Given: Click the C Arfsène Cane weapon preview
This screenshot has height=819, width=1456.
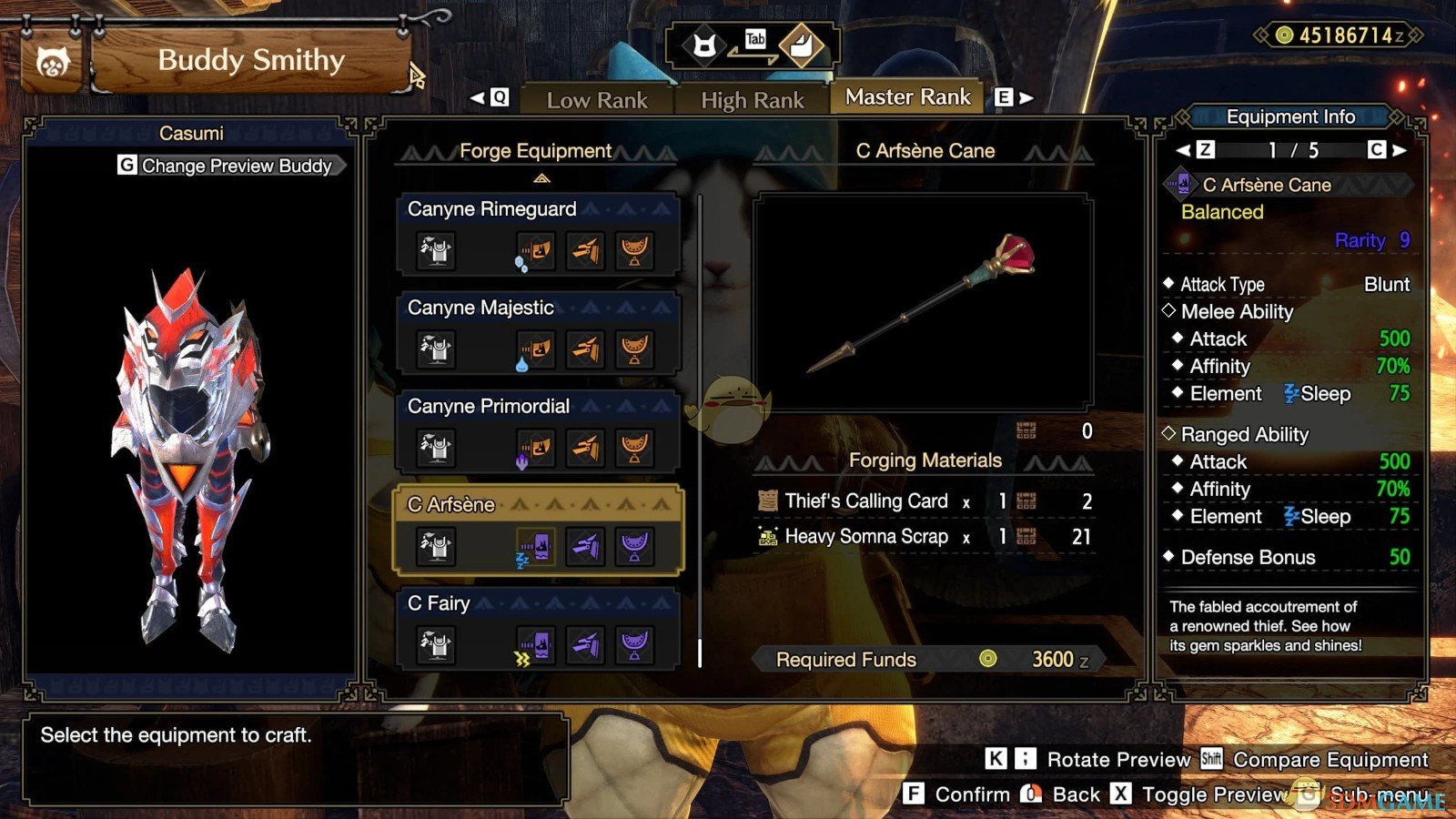Looking at the screenshot, I should tap(923, 302).
